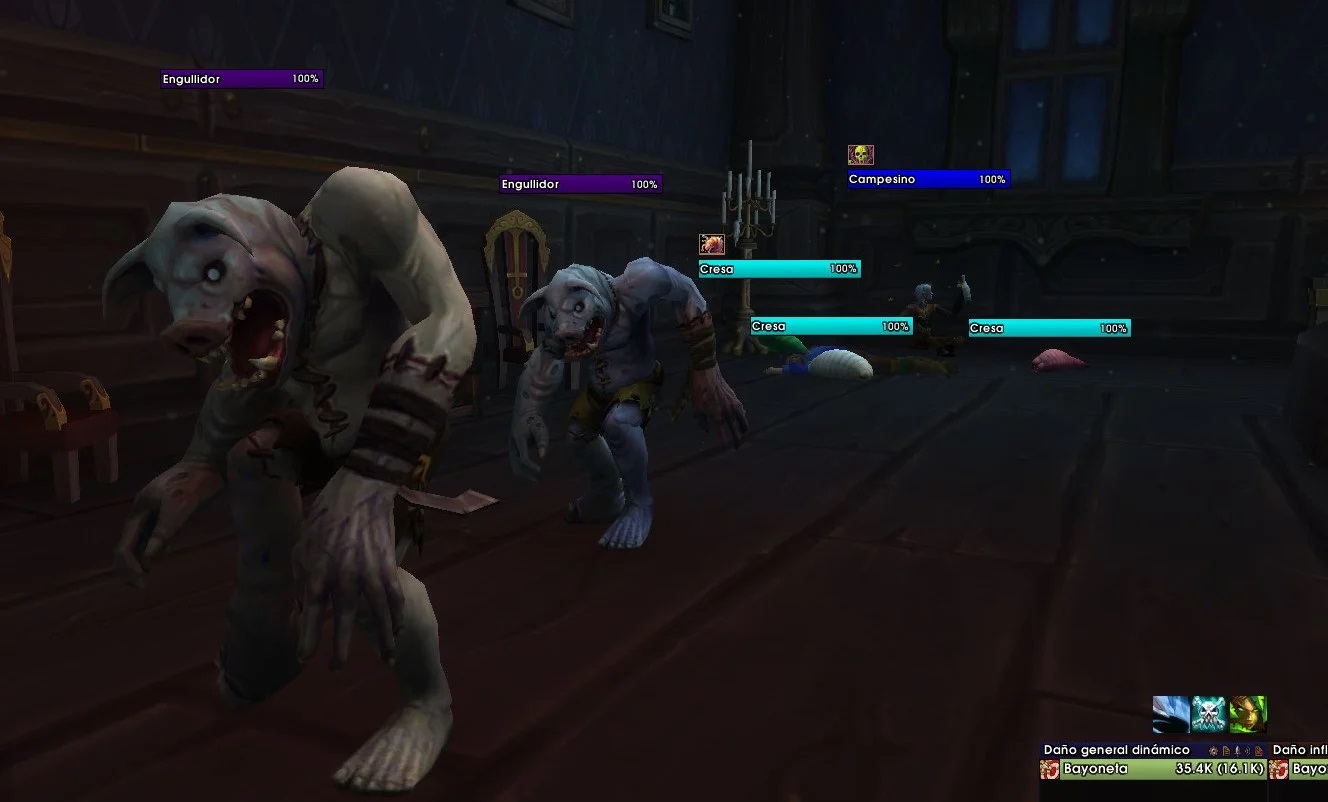Activate the skull and crossbones ability icon
This screenshot has width=1328, height=802.
click(x=1209, y=715)
